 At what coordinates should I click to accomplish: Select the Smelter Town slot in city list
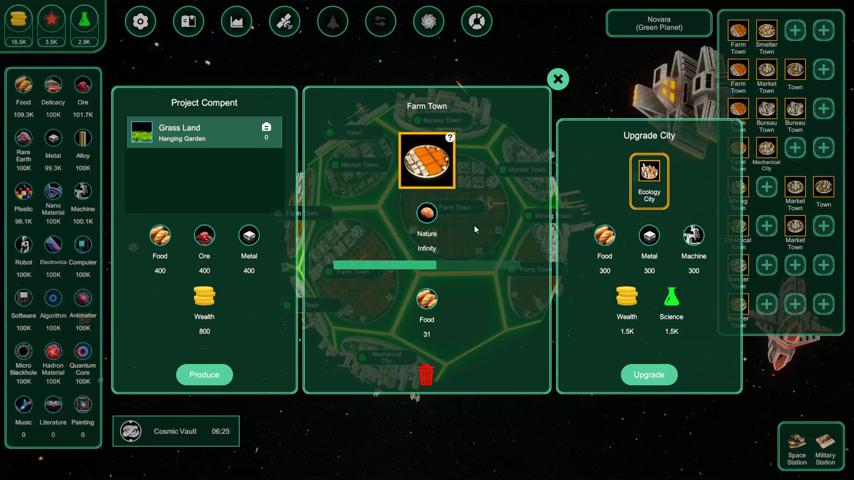pyautogui.click(x=767, y=35)
